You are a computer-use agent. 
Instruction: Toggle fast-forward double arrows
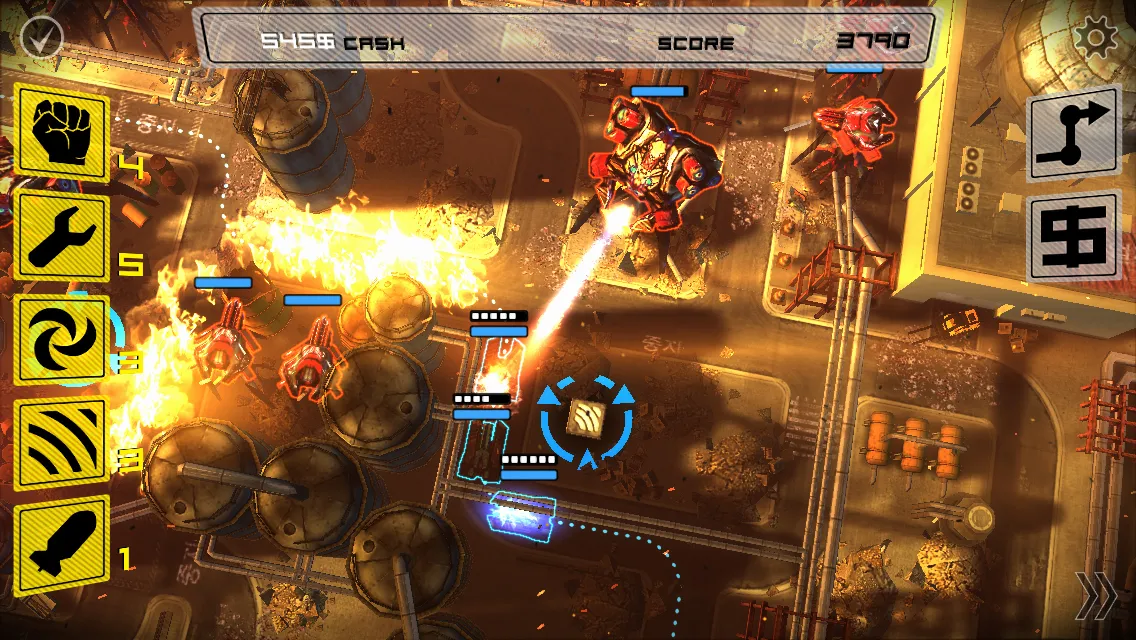(1096, 595)
